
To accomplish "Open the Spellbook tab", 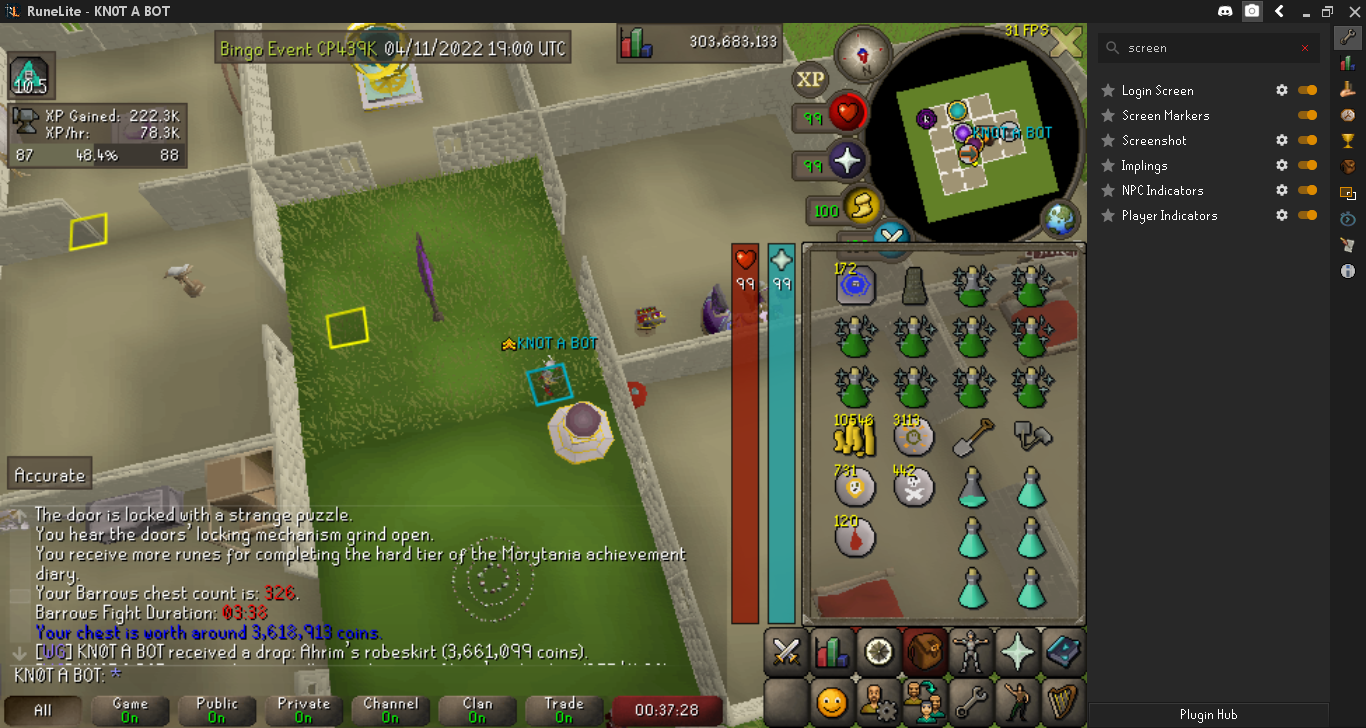I will [x=1063, y=653].
